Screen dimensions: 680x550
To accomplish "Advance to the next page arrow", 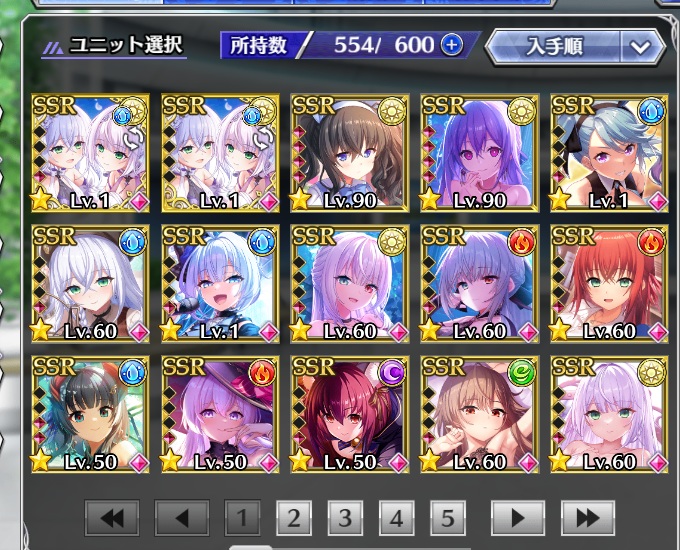I will point(518,518).
